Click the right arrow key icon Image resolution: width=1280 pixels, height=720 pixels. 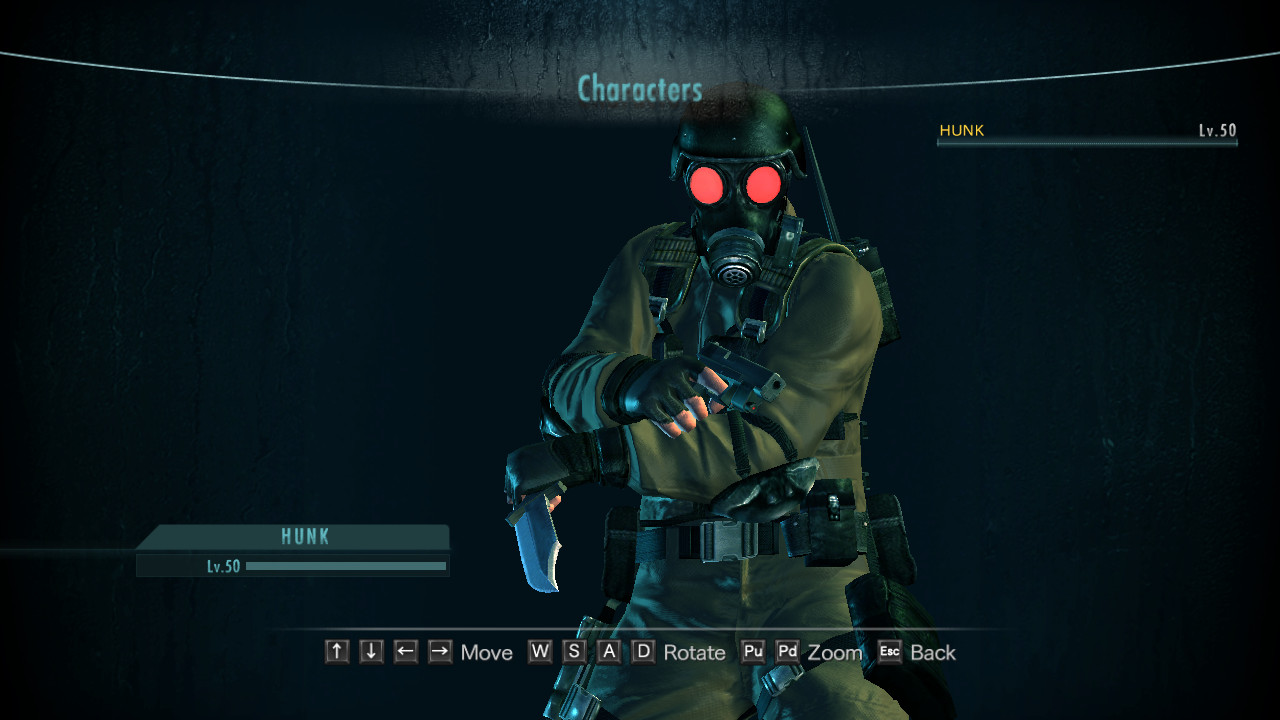tap(438, 652)
